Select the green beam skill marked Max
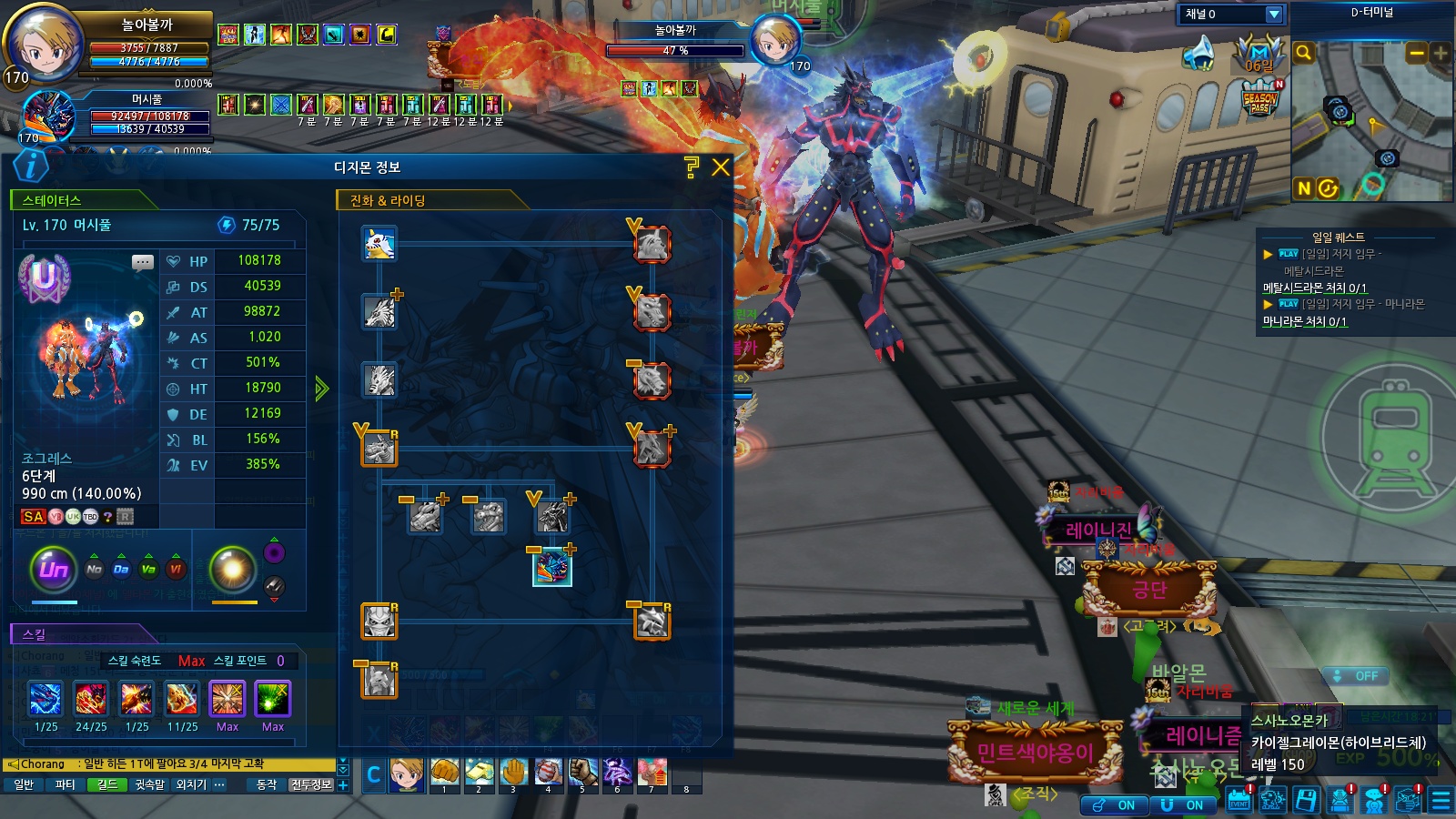 coord(272,699)
